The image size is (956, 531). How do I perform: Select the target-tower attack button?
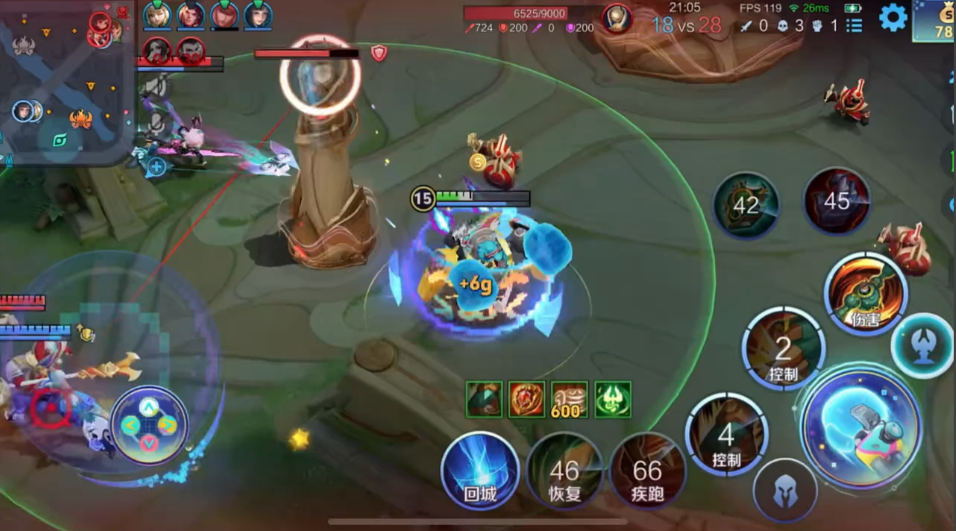click(x=921, y=345)
